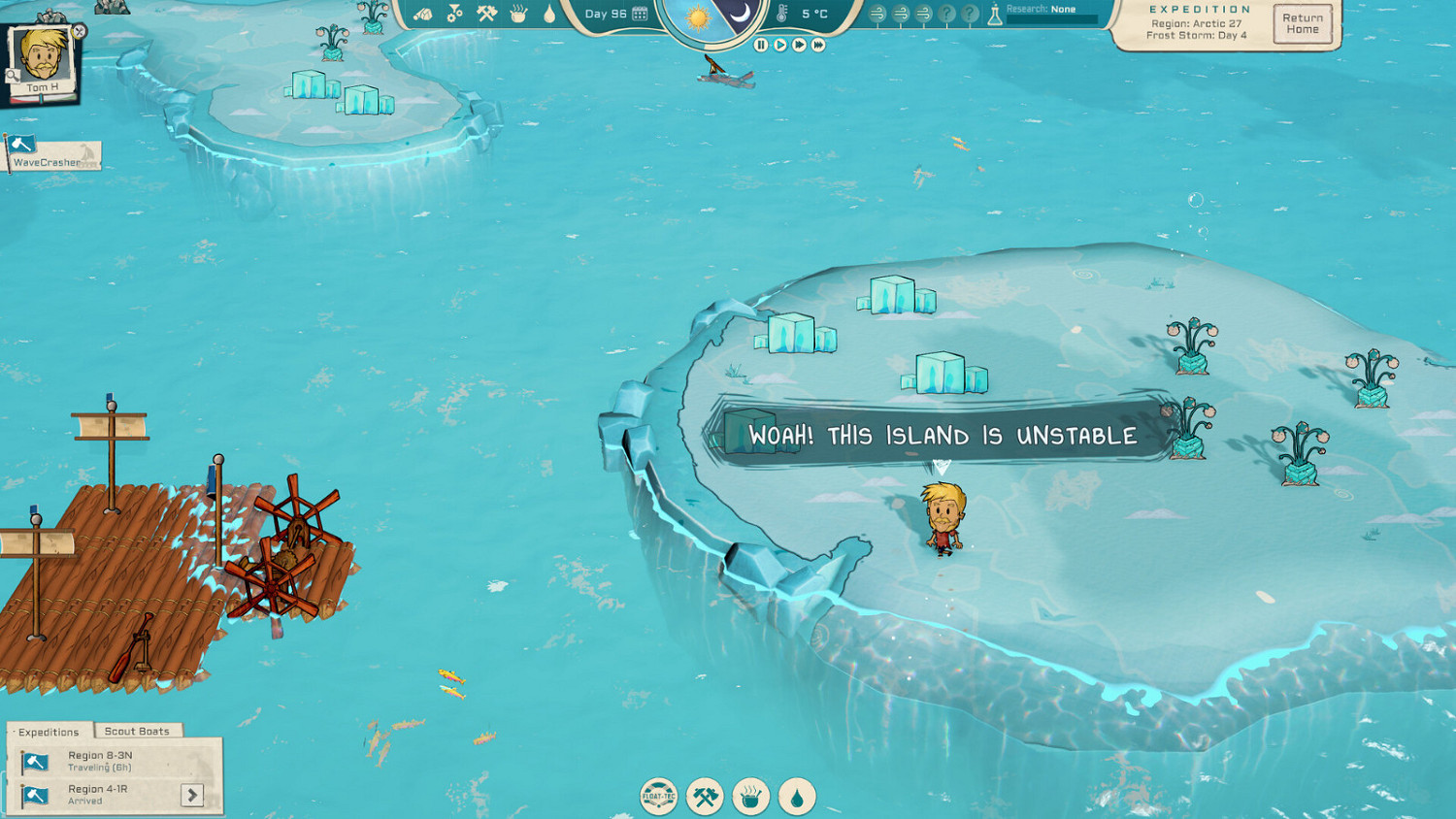The width and height of the screenshot is (1456, 819).
Task: Click the Return Home button
Action: point(1302,23)
